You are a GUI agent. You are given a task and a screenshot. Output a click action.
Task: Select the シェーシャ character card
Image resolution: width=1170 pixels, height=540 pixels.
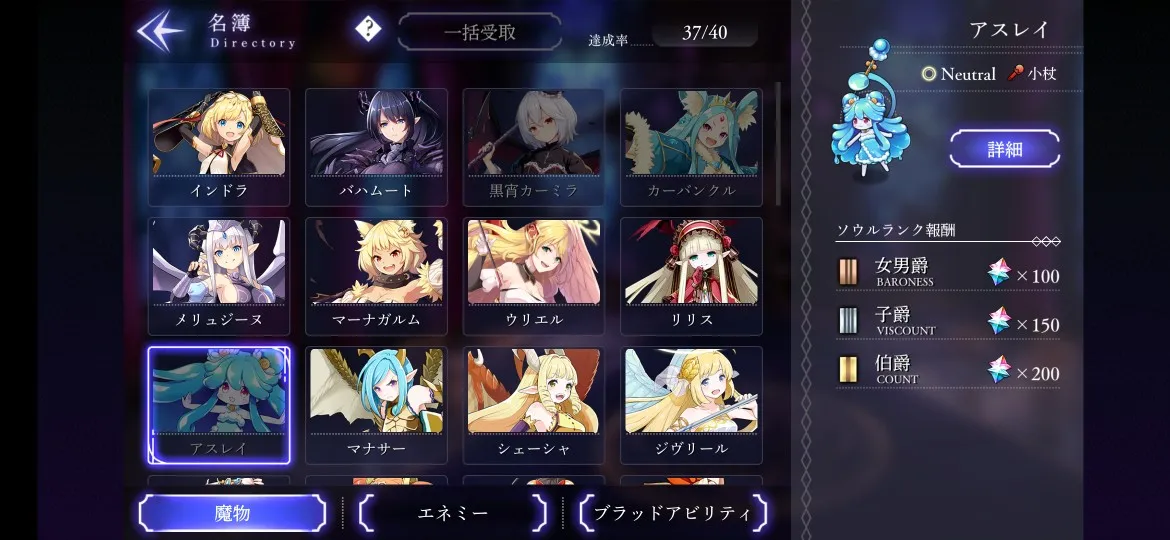533,404
